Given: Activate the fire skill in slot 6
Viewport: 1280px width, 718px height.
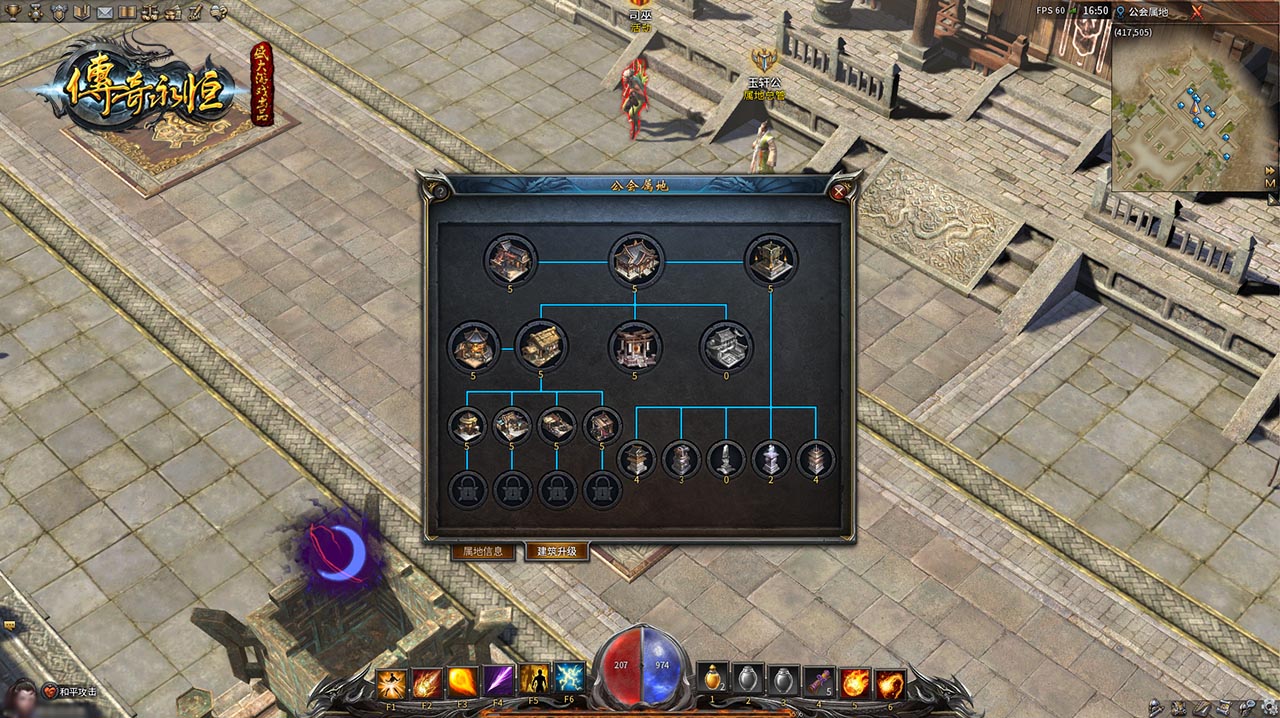Looking at the screenshot, I should click(890, 683).
